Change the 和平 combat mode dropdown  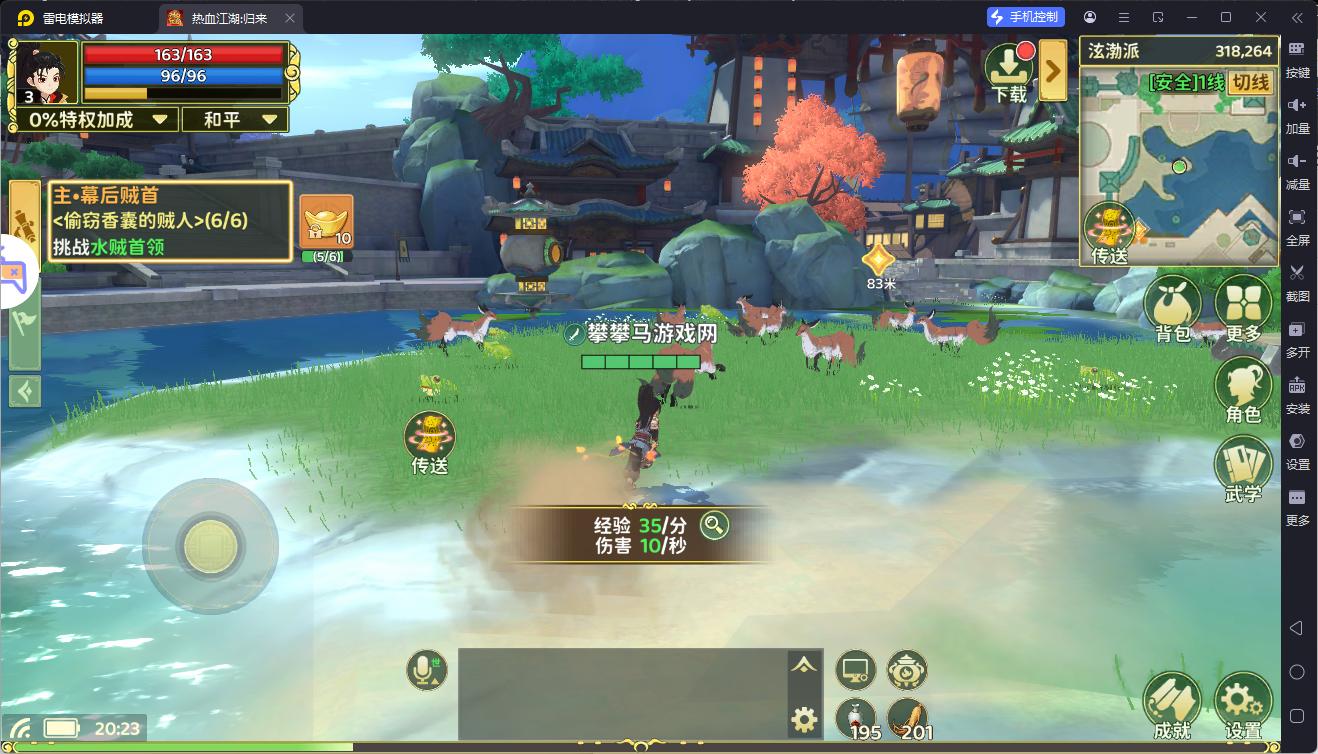click(235, 120)
